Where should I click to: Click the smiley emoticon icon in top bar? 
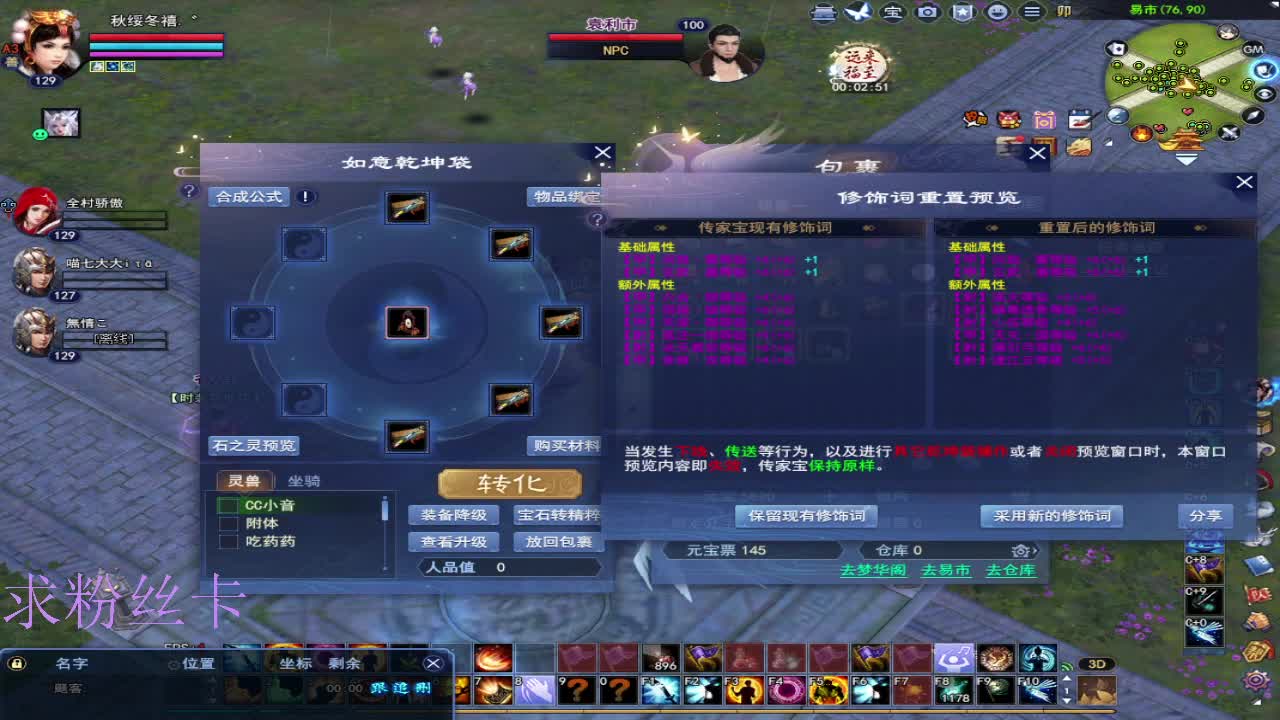pyautogui.click(x=996, y=13)
